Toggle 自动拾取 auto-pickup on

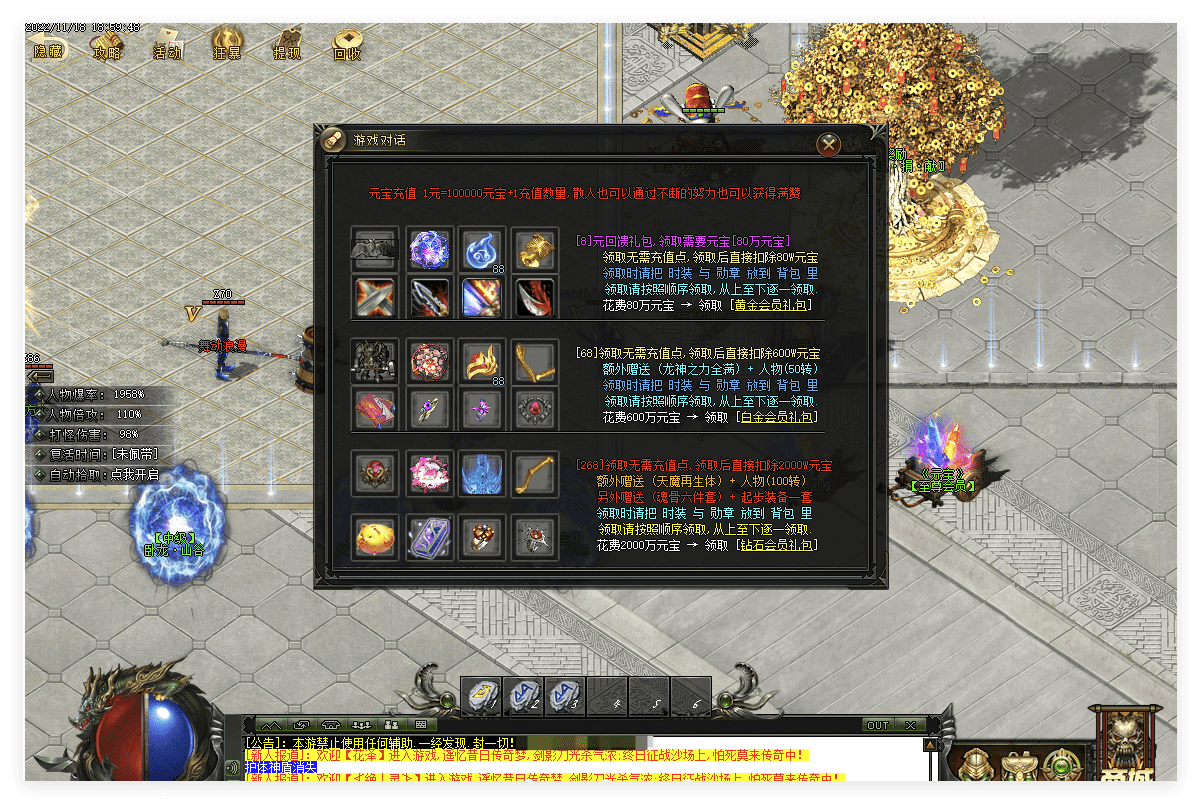120,474
